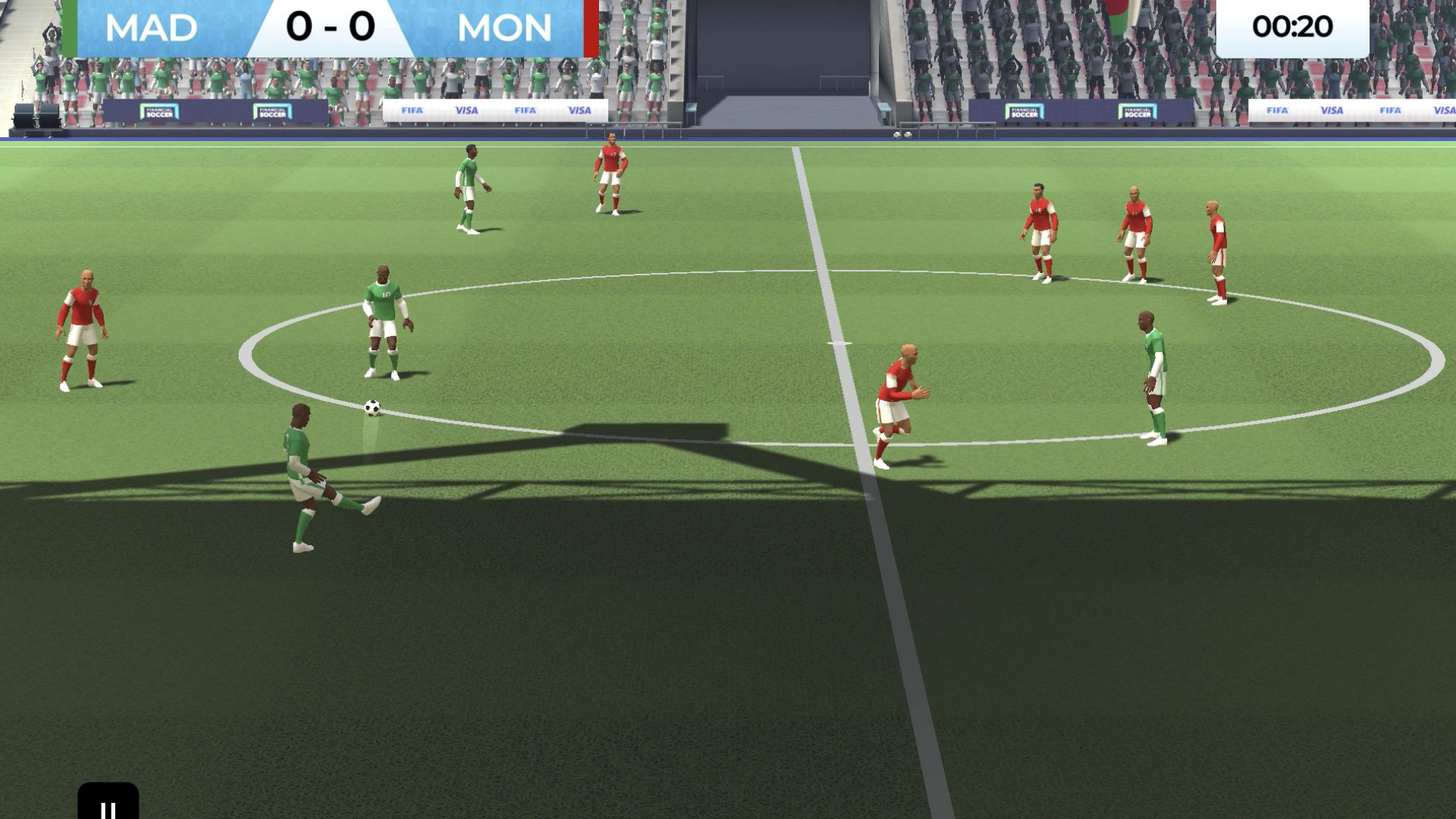Click the green team color bar beside MAD
1456x819 pixels.
[69, 27]
